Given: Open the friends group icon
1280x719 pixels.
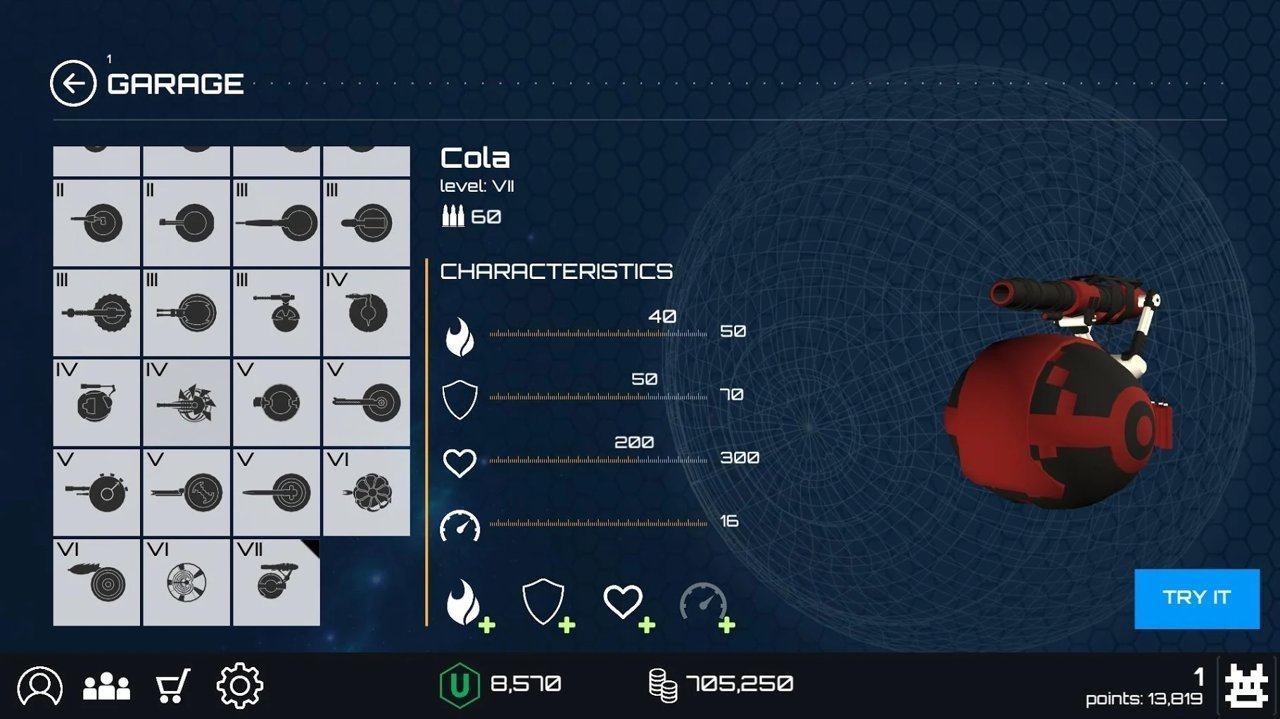Looking at the screenshot, I should tap(107, 686).
